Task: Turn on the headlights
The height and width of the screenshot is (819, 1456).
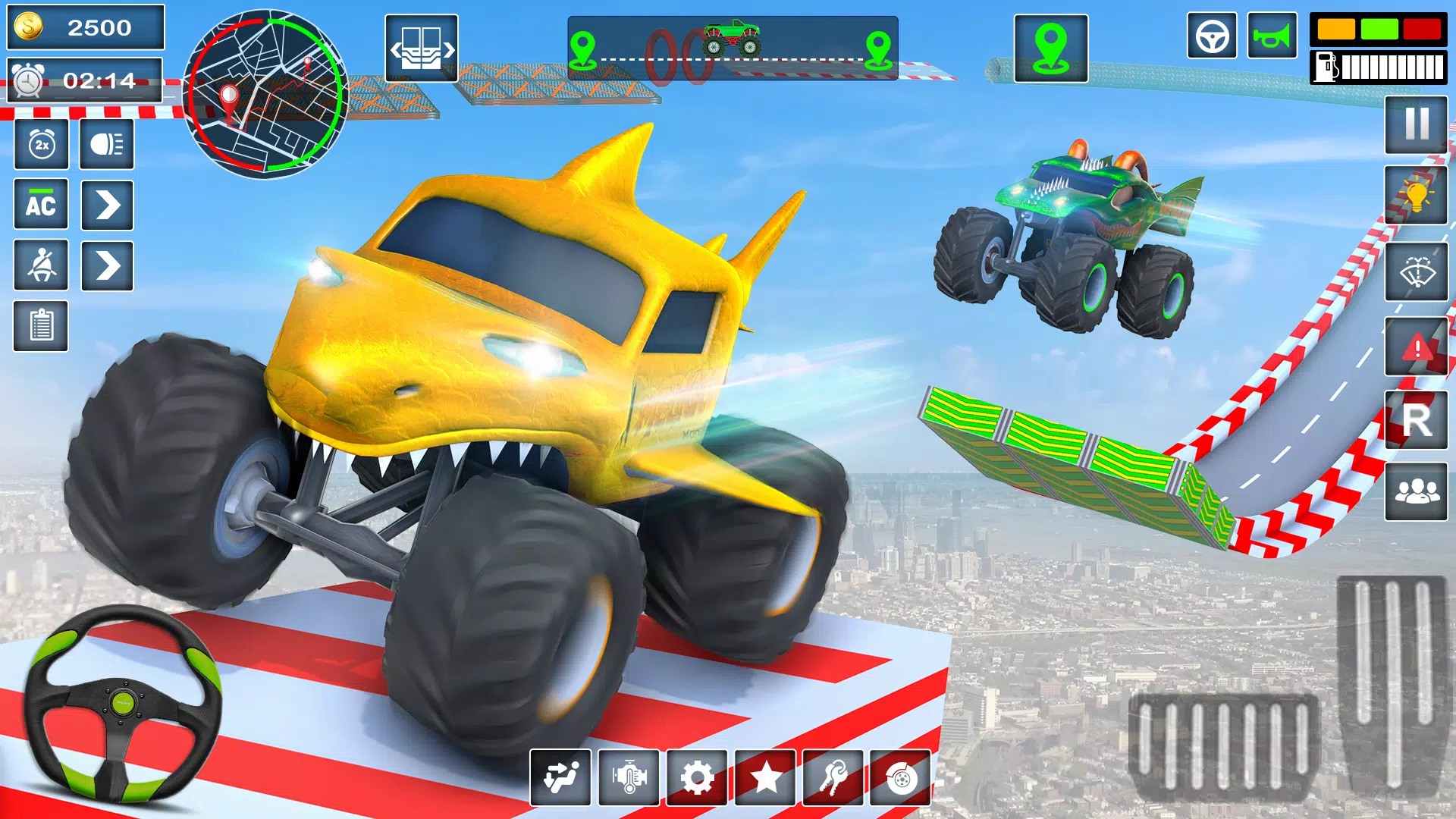Action: tap(107, 144)
